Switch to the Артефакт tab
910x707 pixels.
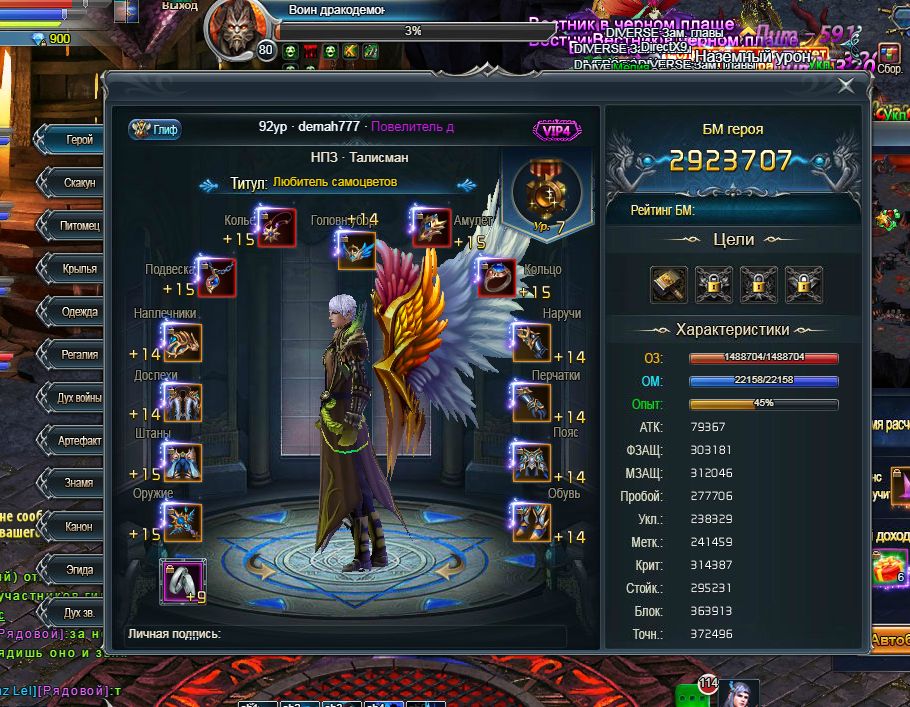[x=78, y=440]
